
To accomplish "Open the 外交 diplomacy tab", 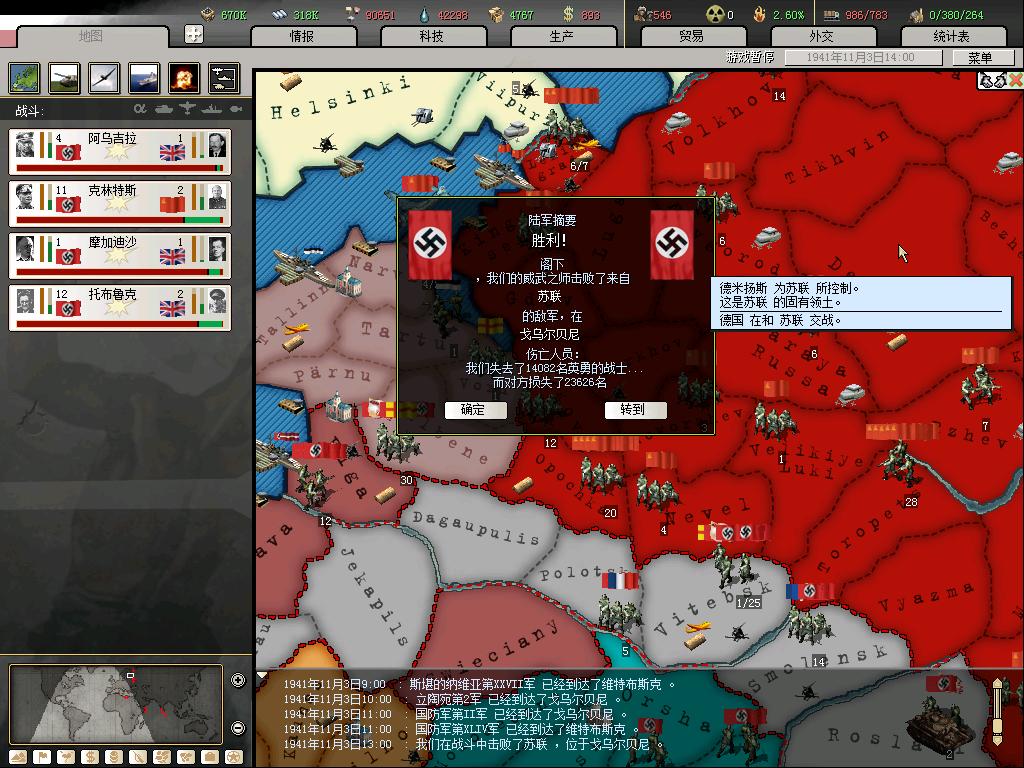I will coord(821,37).
